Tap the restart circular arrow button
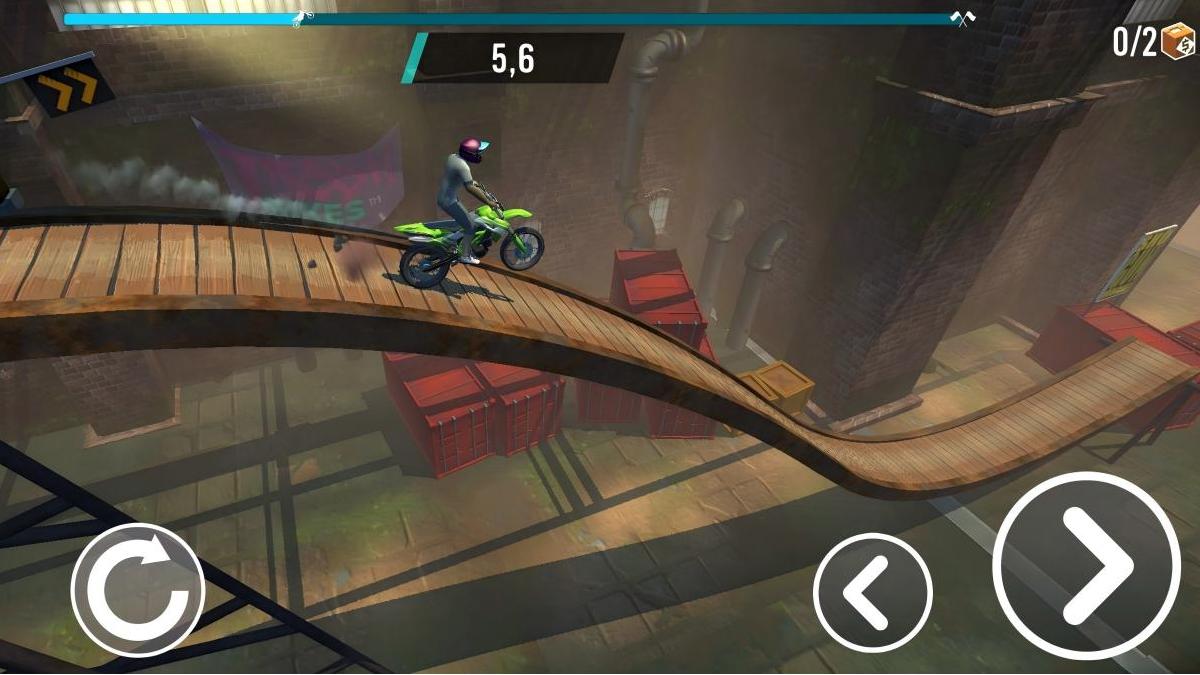 (x=138, y=590)
